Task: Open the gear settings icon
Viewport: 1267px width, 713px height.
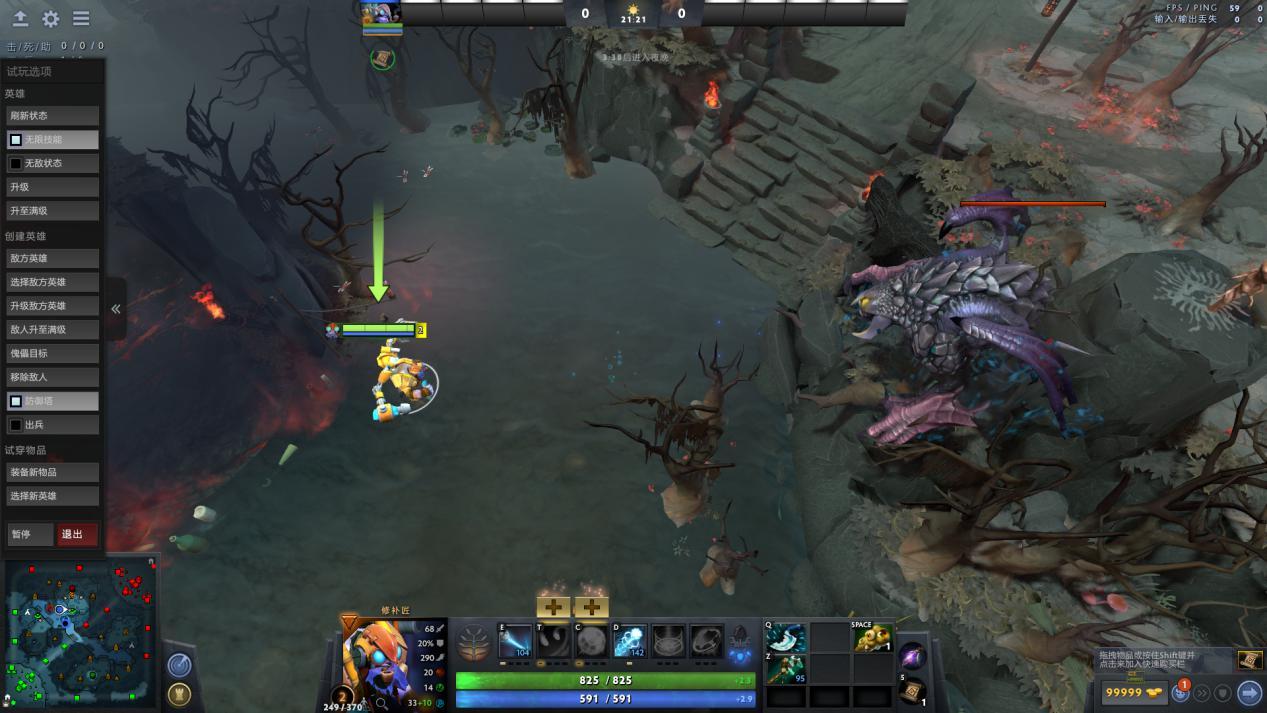Action: click(51, 19)
